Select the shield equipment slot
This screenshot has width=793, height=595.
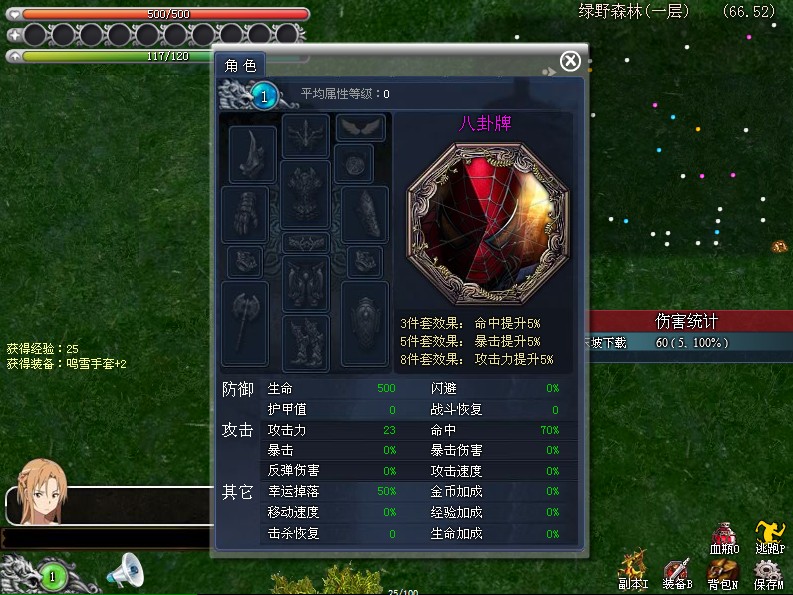tap(364, 314)
